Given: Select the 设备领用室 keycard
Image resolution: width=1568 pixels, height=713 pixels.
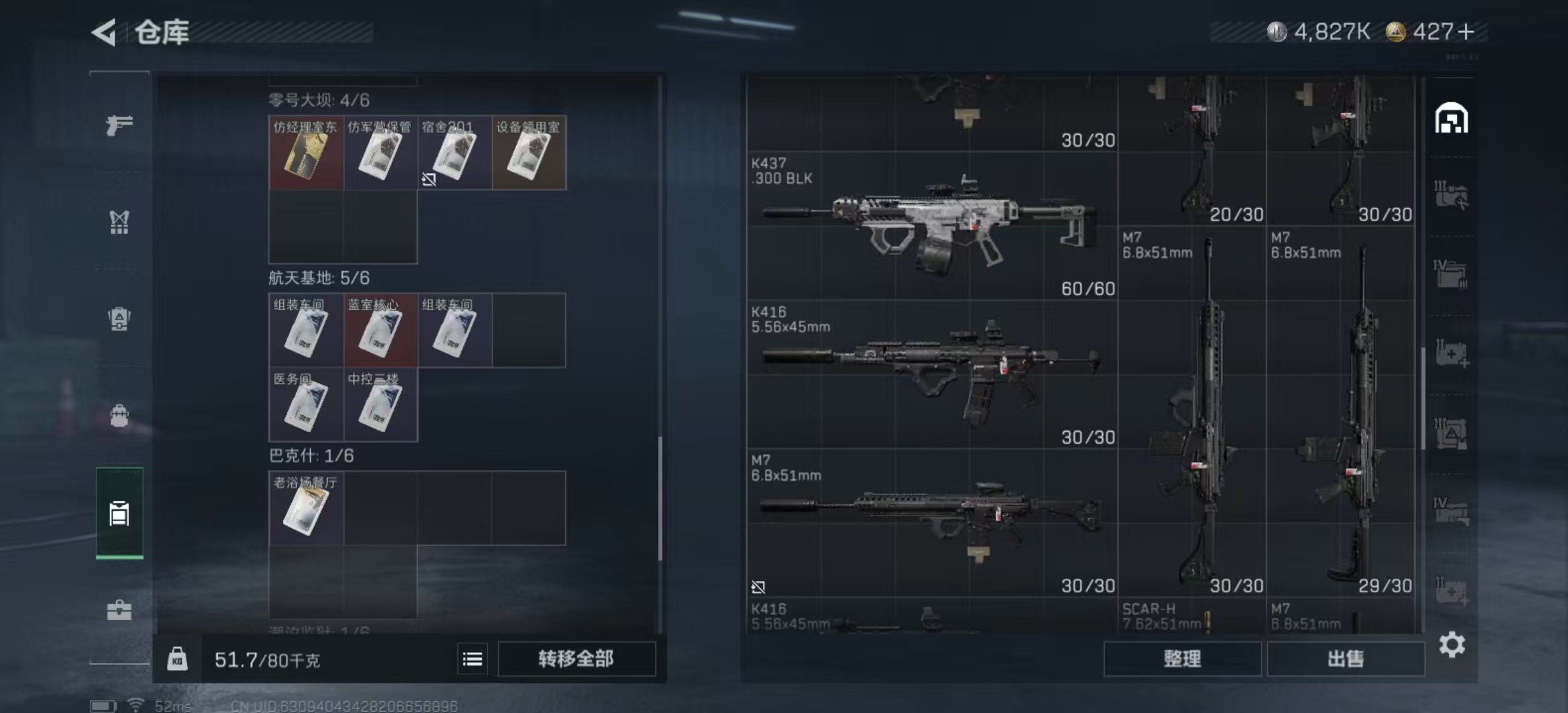Looking at the screenshot, I should [529, 153].
